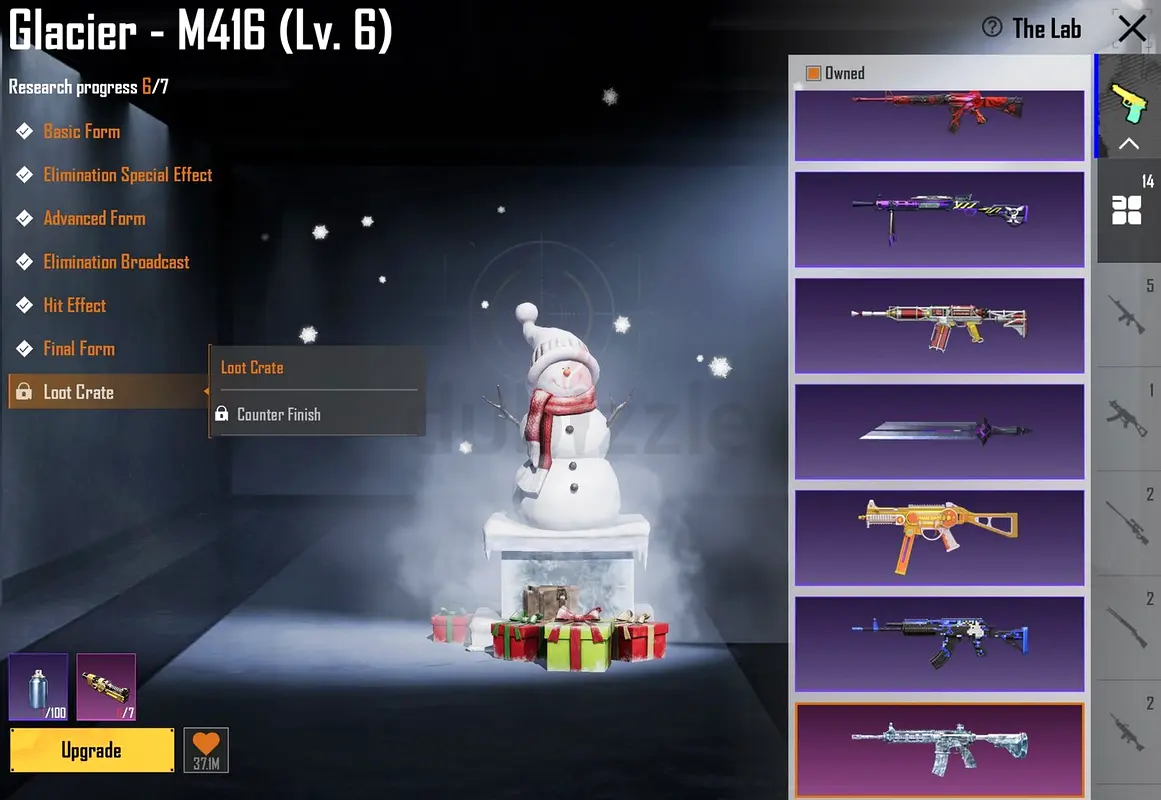
Task: Select Elimination Special Effect entry
Action: (x=127, y=175)
